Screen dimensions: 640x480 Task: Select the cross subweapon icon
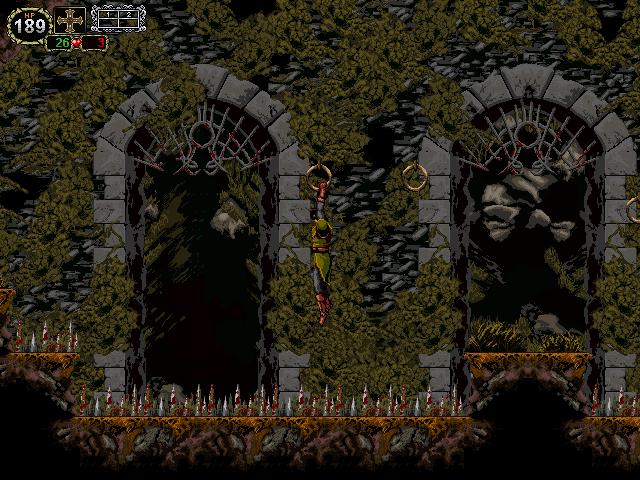69,20
